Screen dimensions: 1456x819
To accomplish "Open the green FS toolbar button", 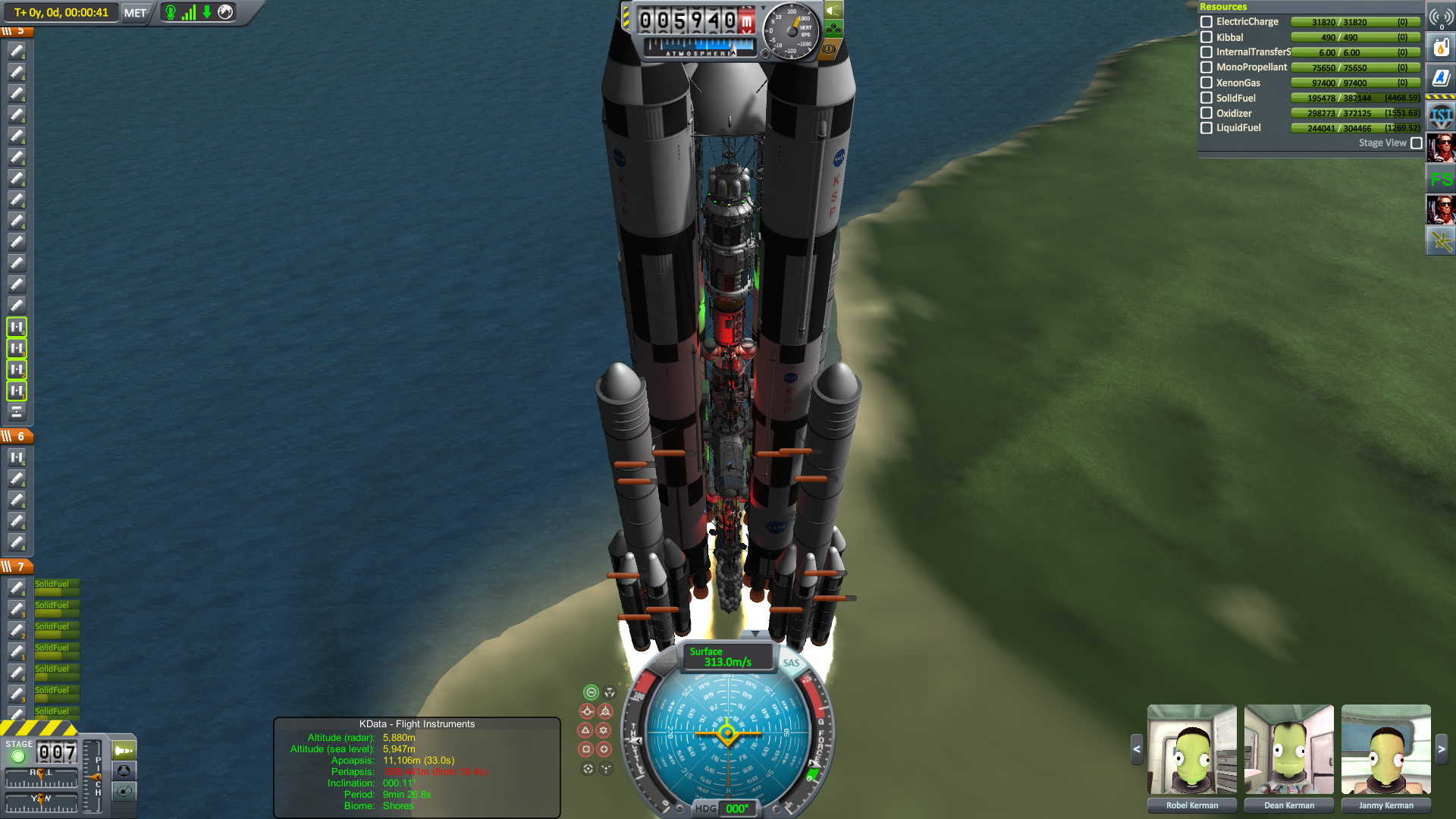I will [x=1441, y=179].
